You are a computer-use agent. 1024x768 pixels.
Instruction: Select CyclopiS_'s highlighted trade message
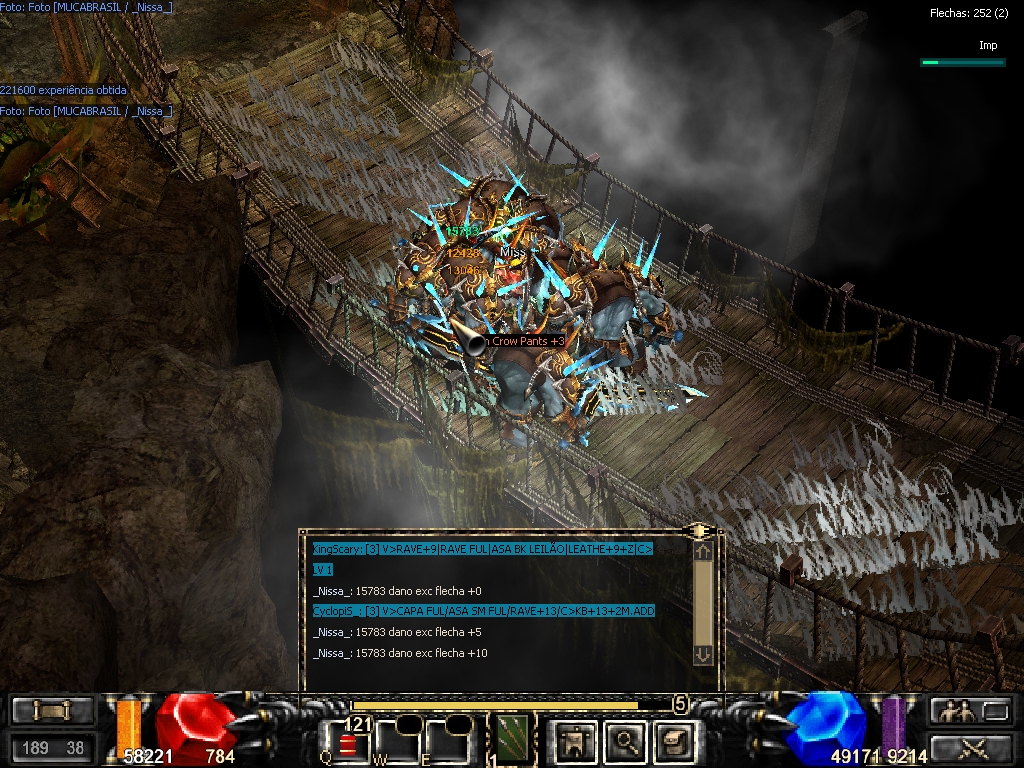(483, 611)
